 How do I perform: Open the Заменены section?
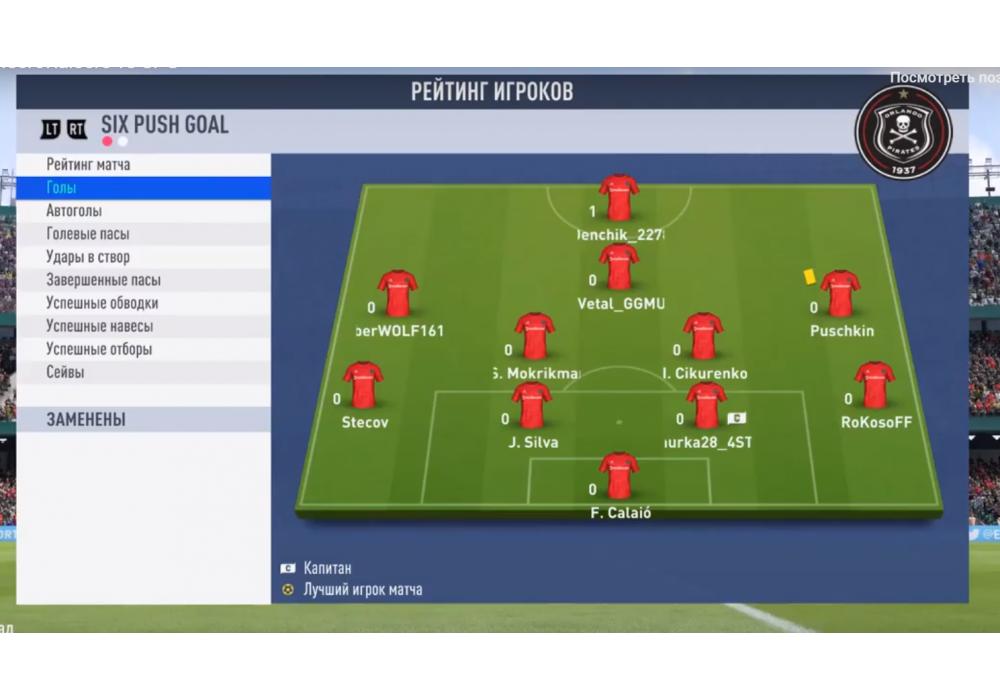86,420
